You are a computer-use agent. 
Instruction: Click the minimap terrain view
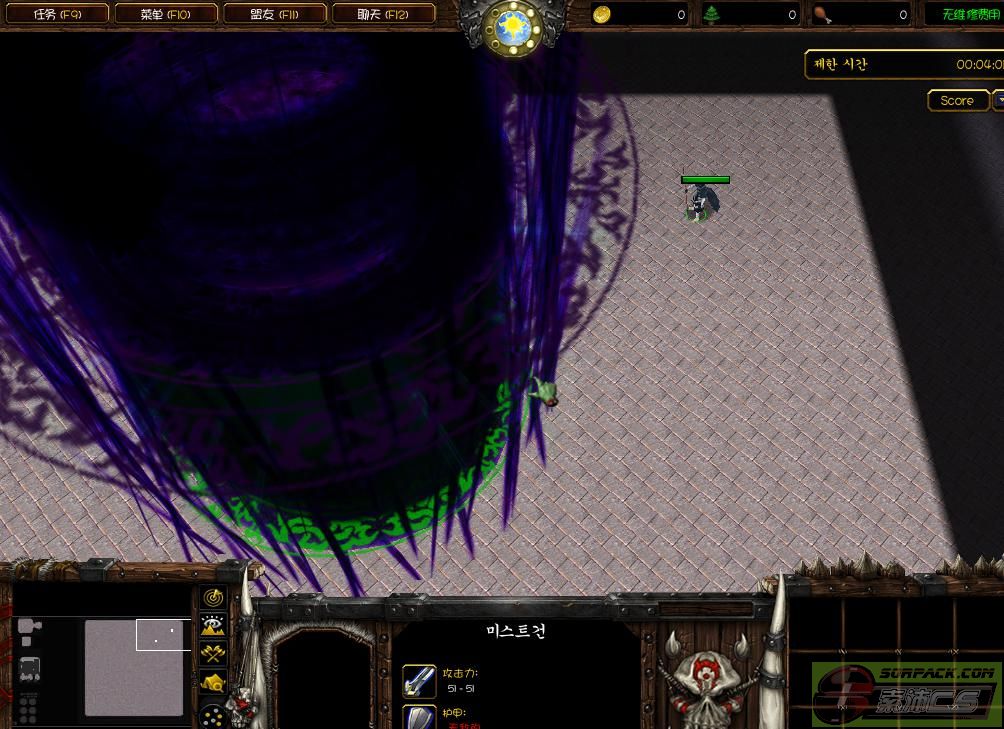(134, 667)
